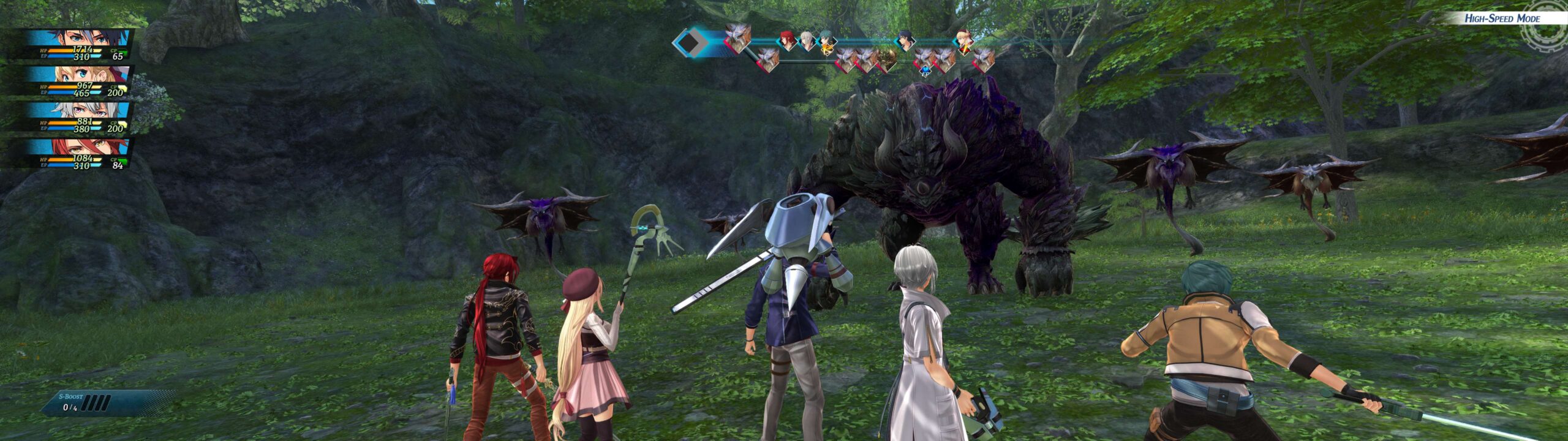Screen dimensions: 1568x441
Task: Choose the blonde girl's turn order icon
Action: [x=963, y=40]
